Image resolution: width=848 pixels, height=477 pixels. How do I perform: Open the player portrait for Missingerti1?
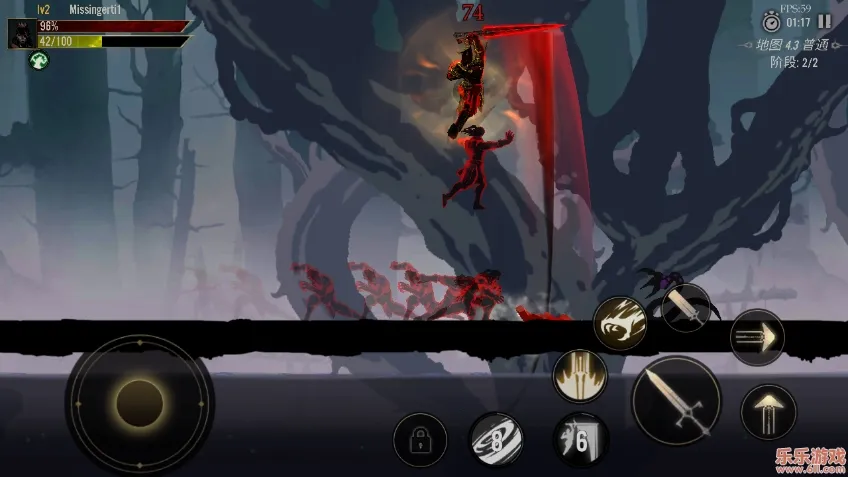[x=22, y=34]
